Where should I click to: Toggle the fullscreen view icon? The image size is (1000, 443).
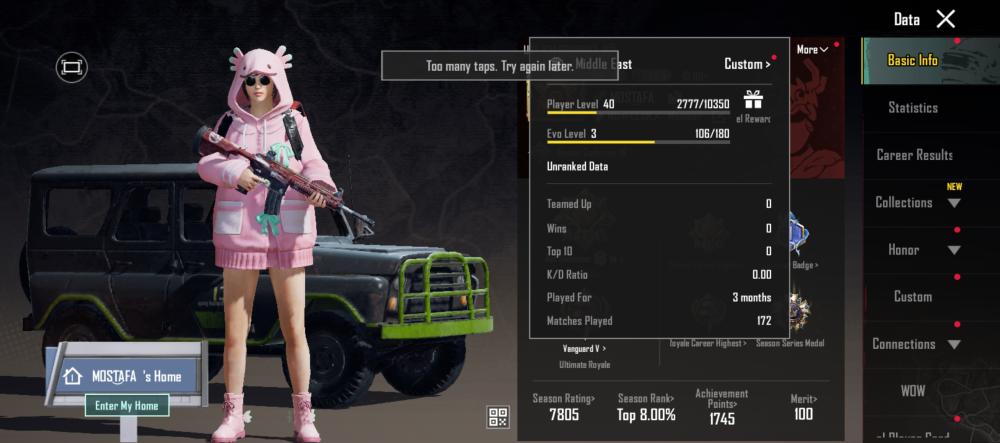[72, 67]
